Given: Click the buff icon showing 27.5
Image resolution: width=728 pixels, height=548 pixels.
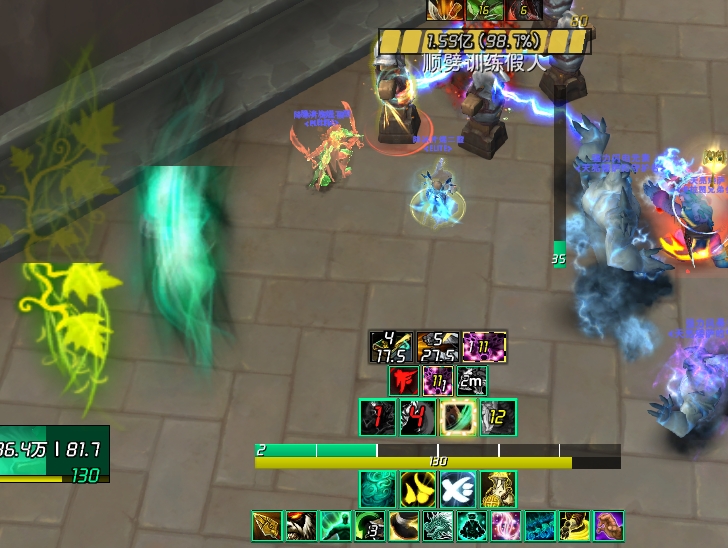Looking at the screenshot, I should (438, 346).
